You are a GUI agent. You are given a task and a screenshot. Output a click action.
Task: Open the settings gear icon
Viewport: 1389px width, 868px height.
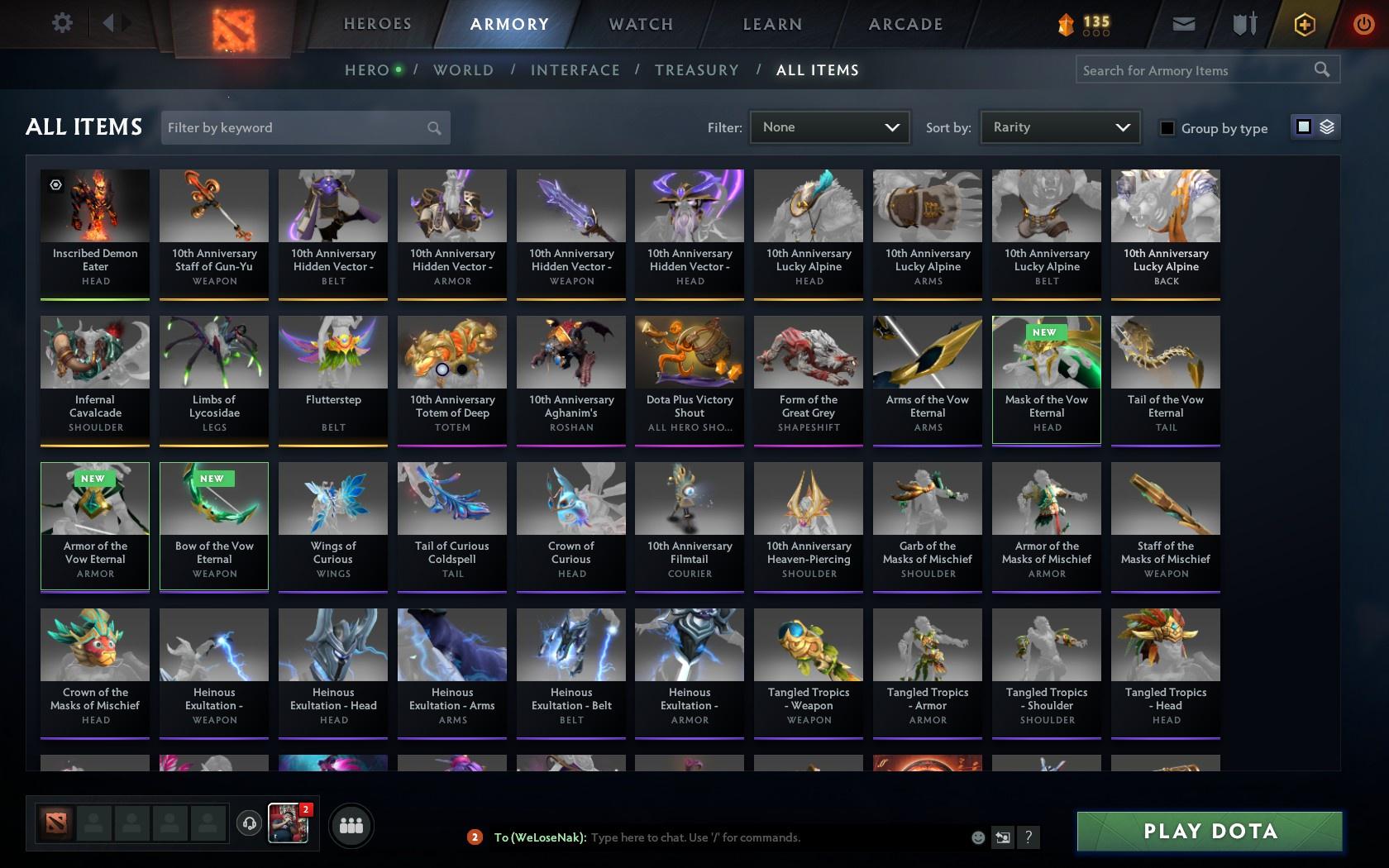point(61,23)
